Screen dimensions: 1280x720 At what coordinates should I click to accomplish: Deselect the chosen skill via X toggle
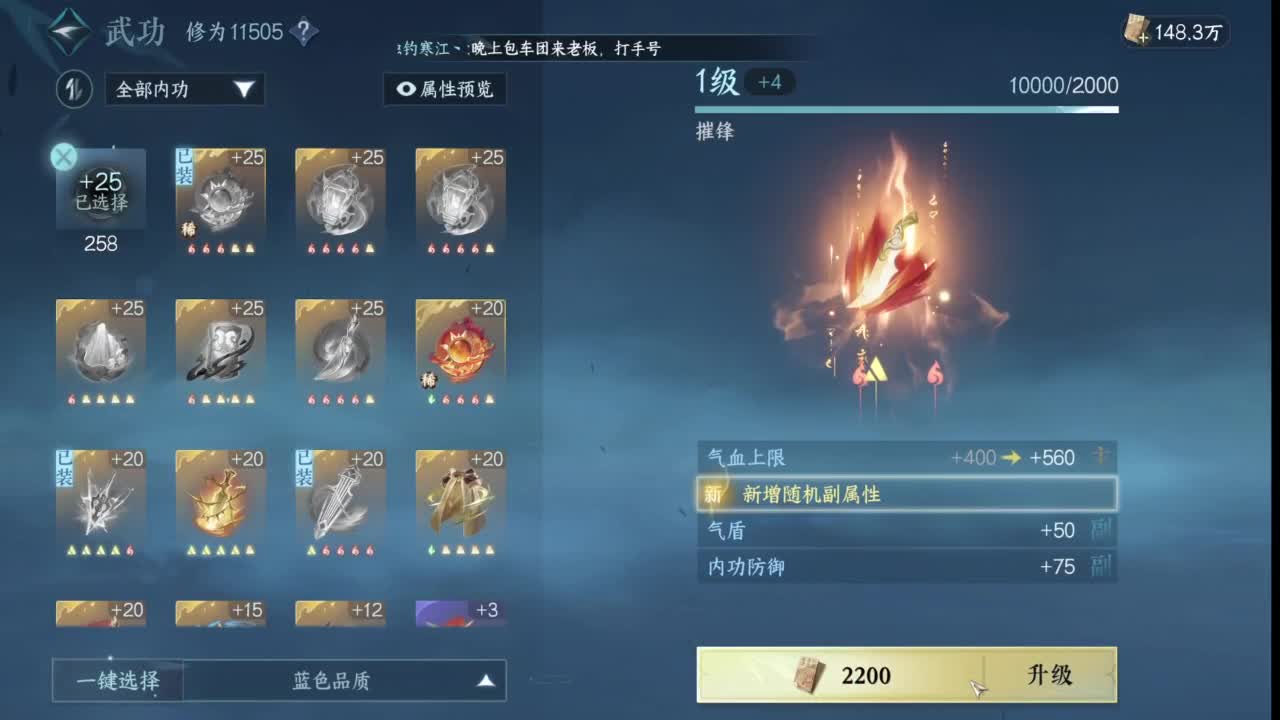63,155
